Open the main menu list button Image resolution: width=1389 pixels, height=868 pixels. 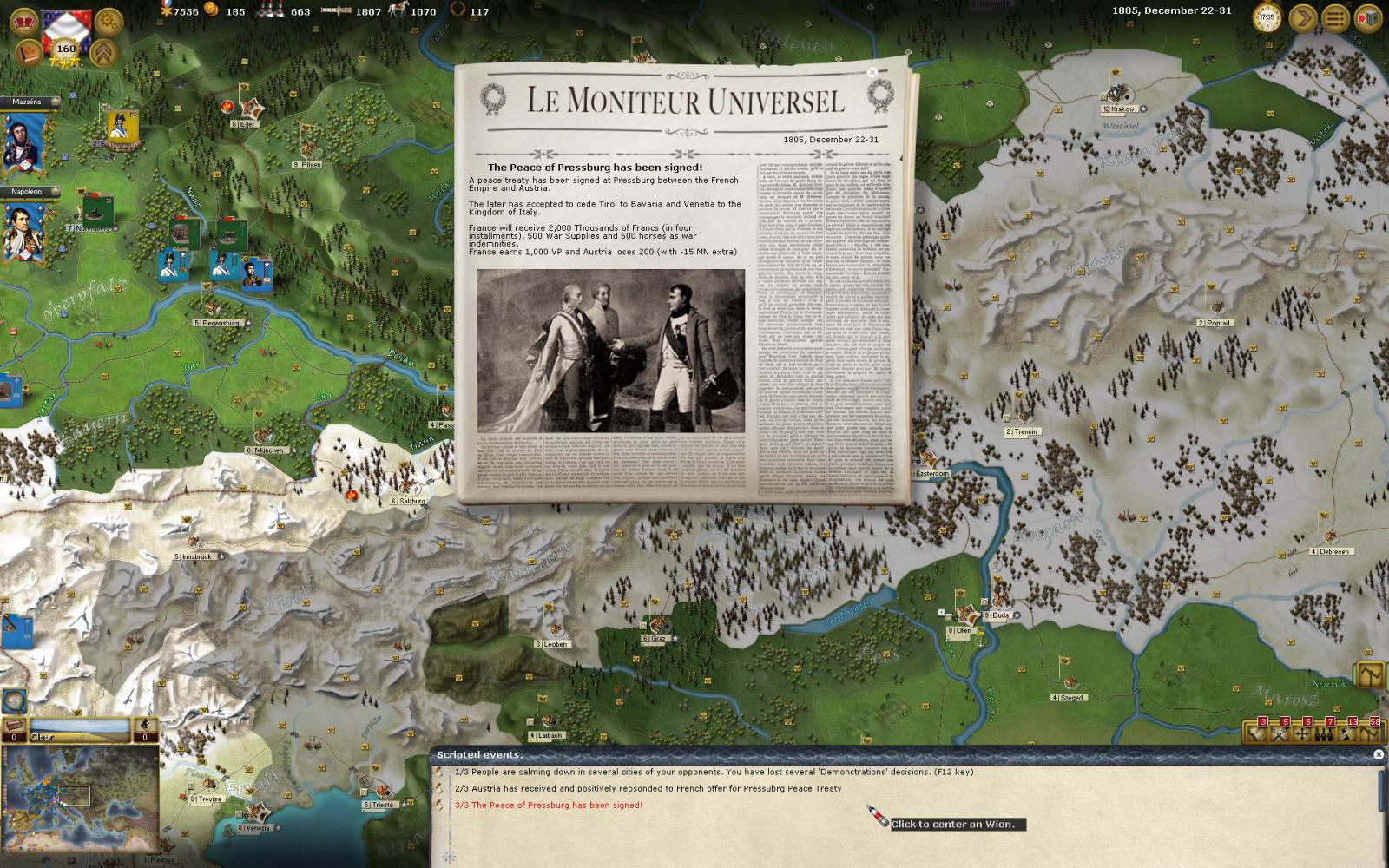(1335, 18)
